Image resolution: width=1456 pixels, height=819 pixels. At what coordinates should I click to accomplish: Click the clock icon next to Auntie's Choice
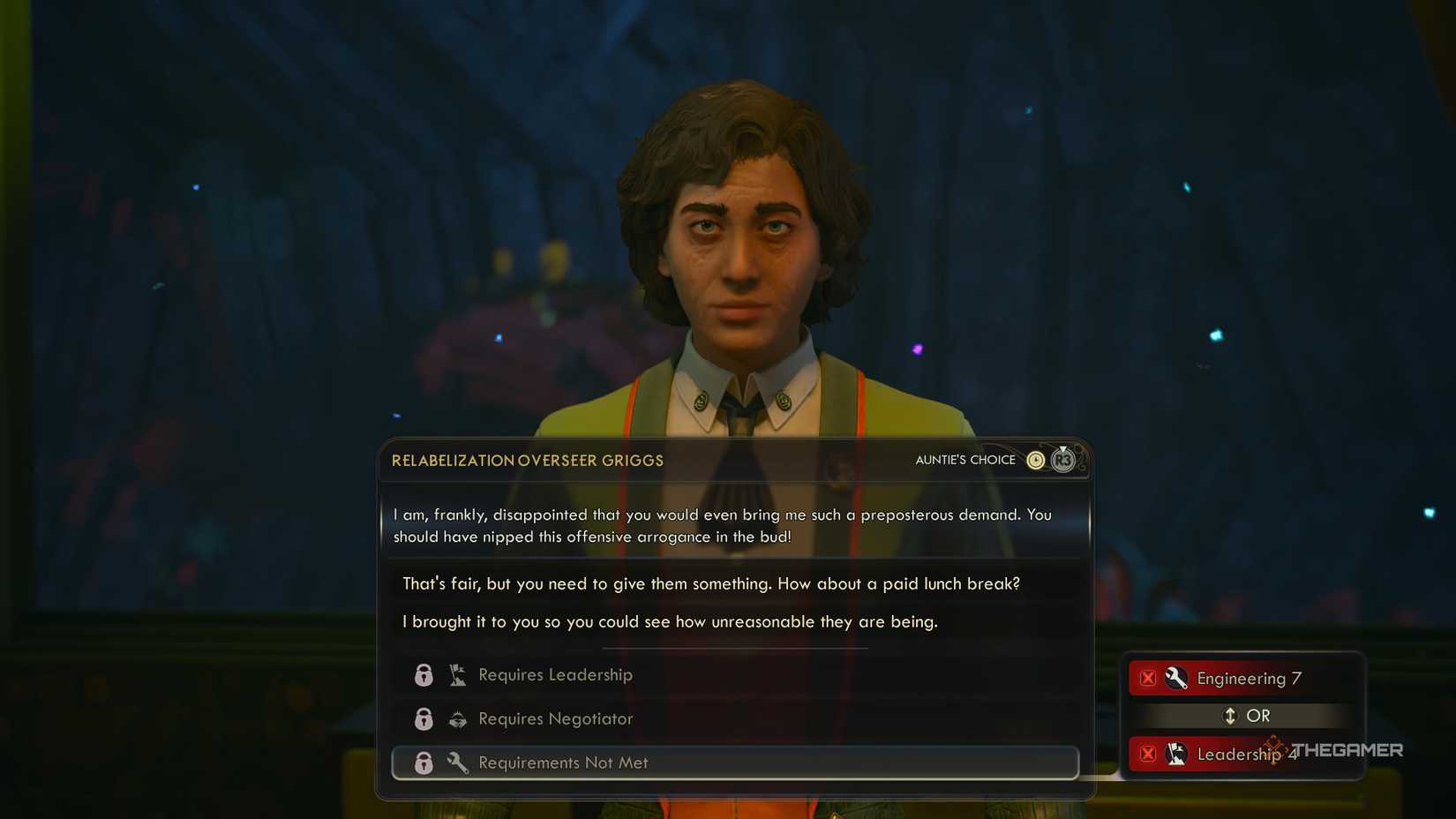1034,460
